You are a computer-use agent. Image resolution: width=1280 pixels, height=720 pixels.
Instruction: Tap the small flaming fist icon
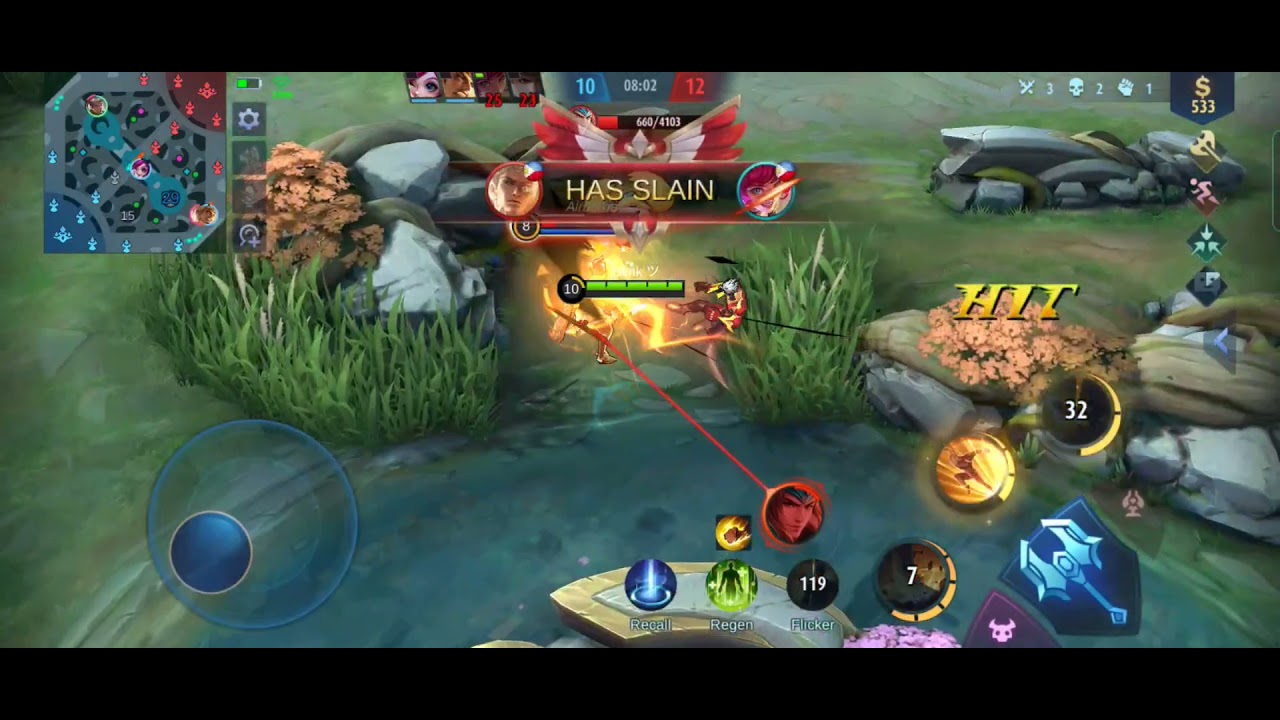(x=733, y=533)
